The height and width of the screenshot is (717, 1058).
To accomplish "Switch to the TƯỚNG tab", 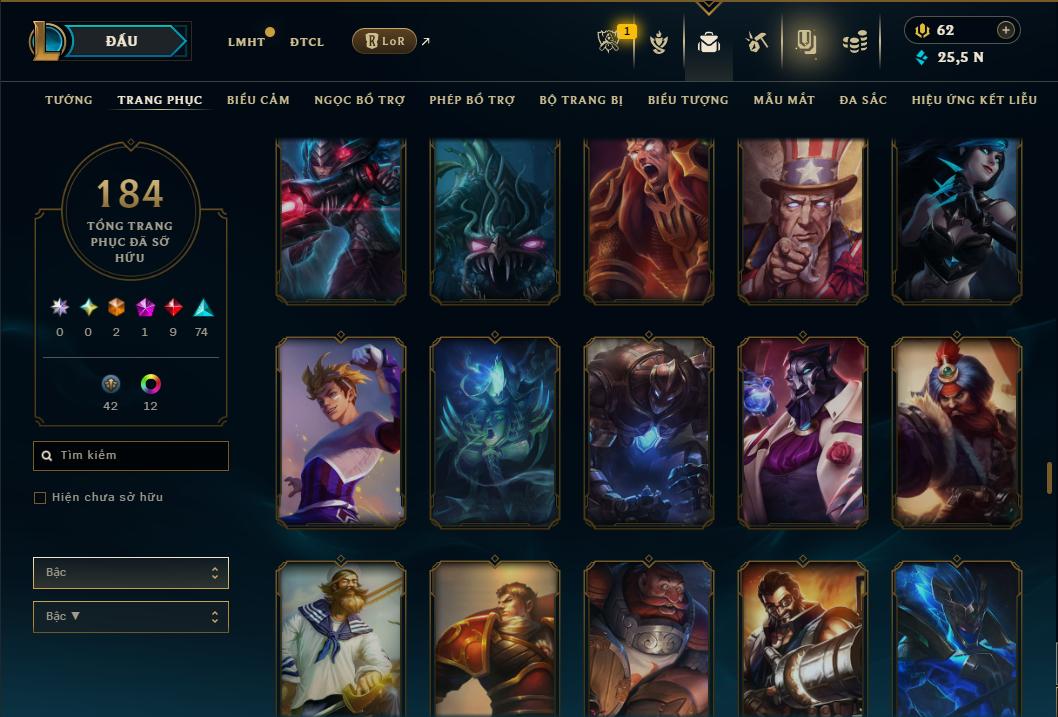I will coord(69,100).
